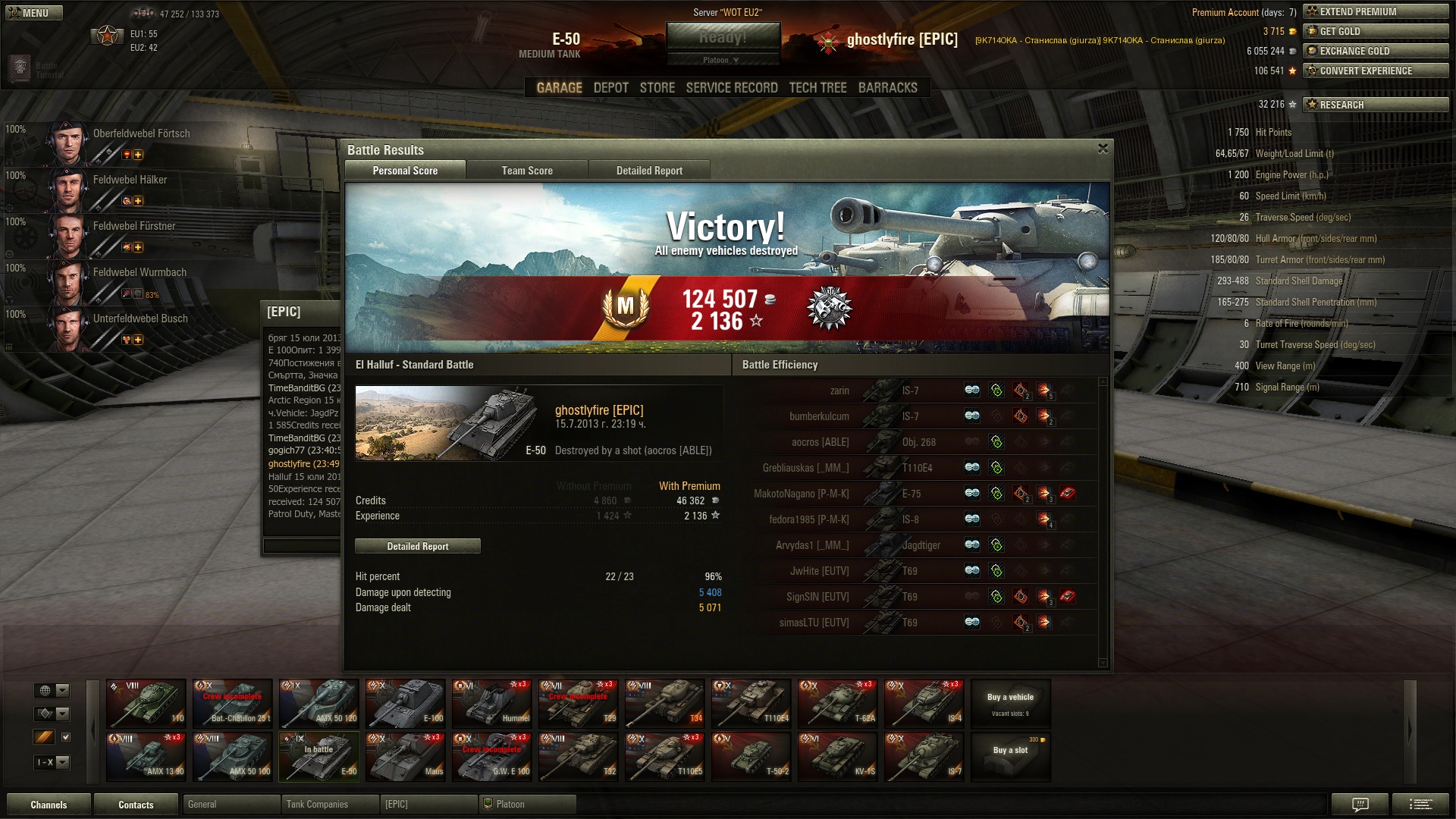Select Convert Experience
The height and width of the screenshot is (819, 1456).
coord(1375,71)
